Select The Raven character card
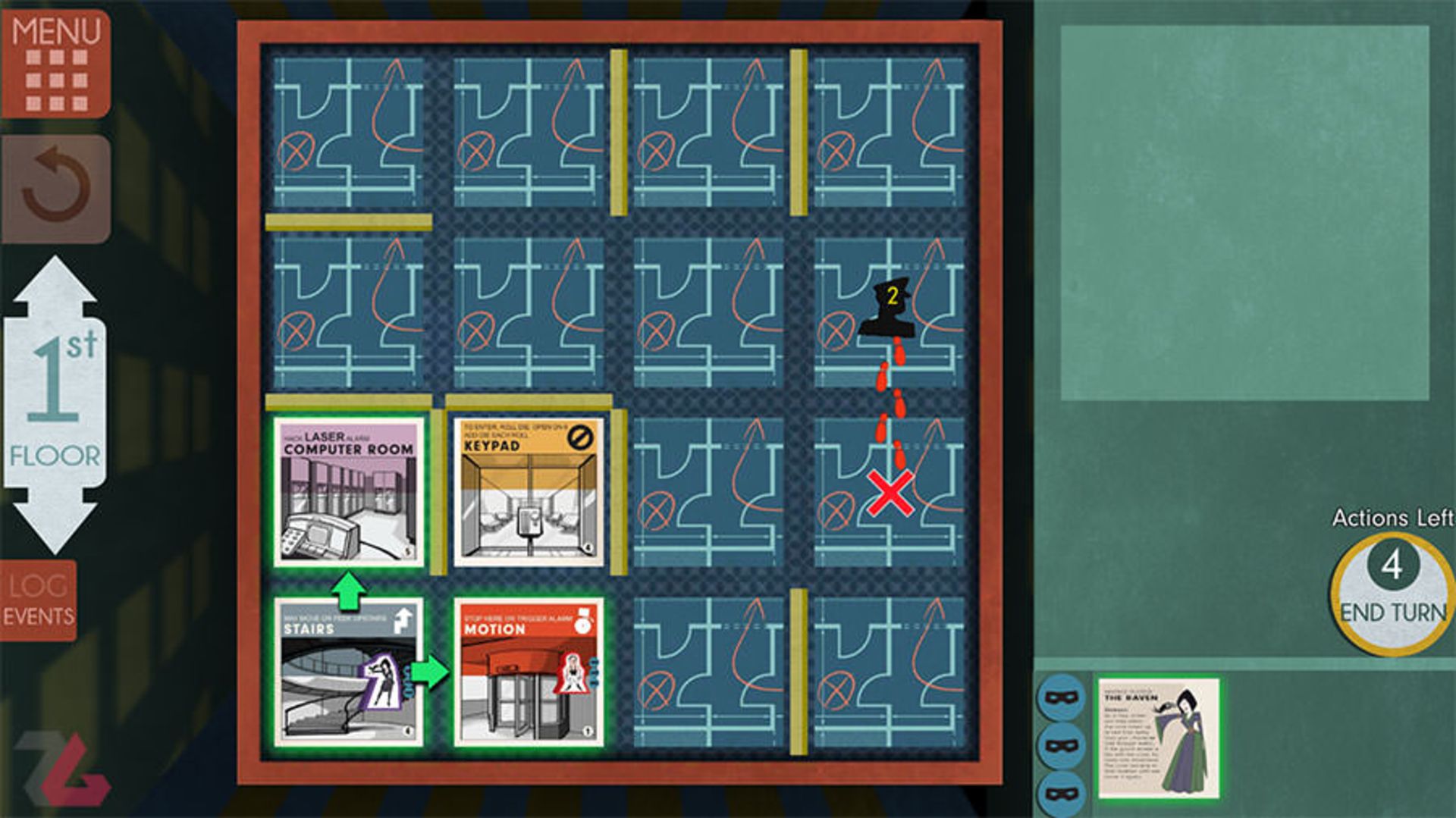 tap(1159, 738)
